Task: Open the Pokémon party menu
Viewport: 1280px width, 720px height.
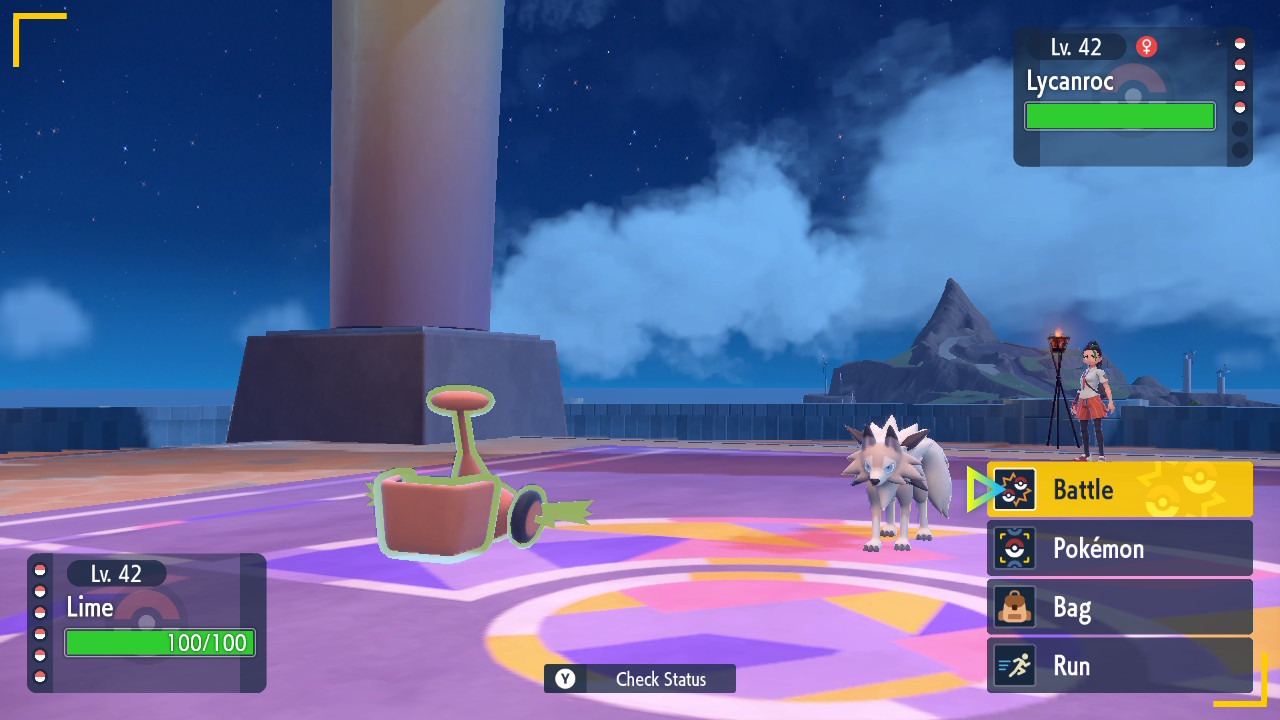Action: (1119, 548)
